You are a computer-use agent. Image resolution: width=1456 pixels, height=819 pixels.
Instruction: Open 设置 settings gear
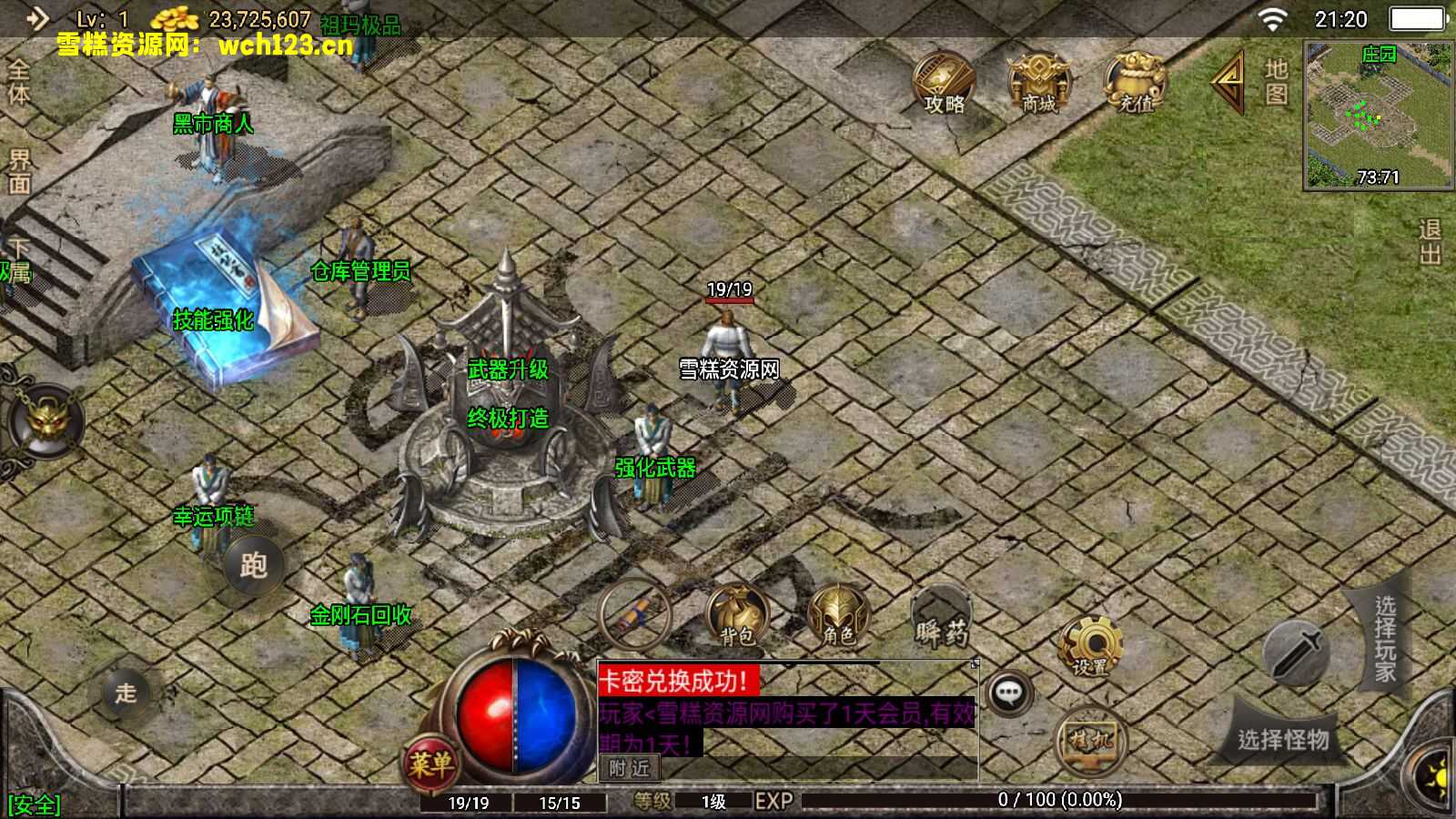[x=1090, y=647]
